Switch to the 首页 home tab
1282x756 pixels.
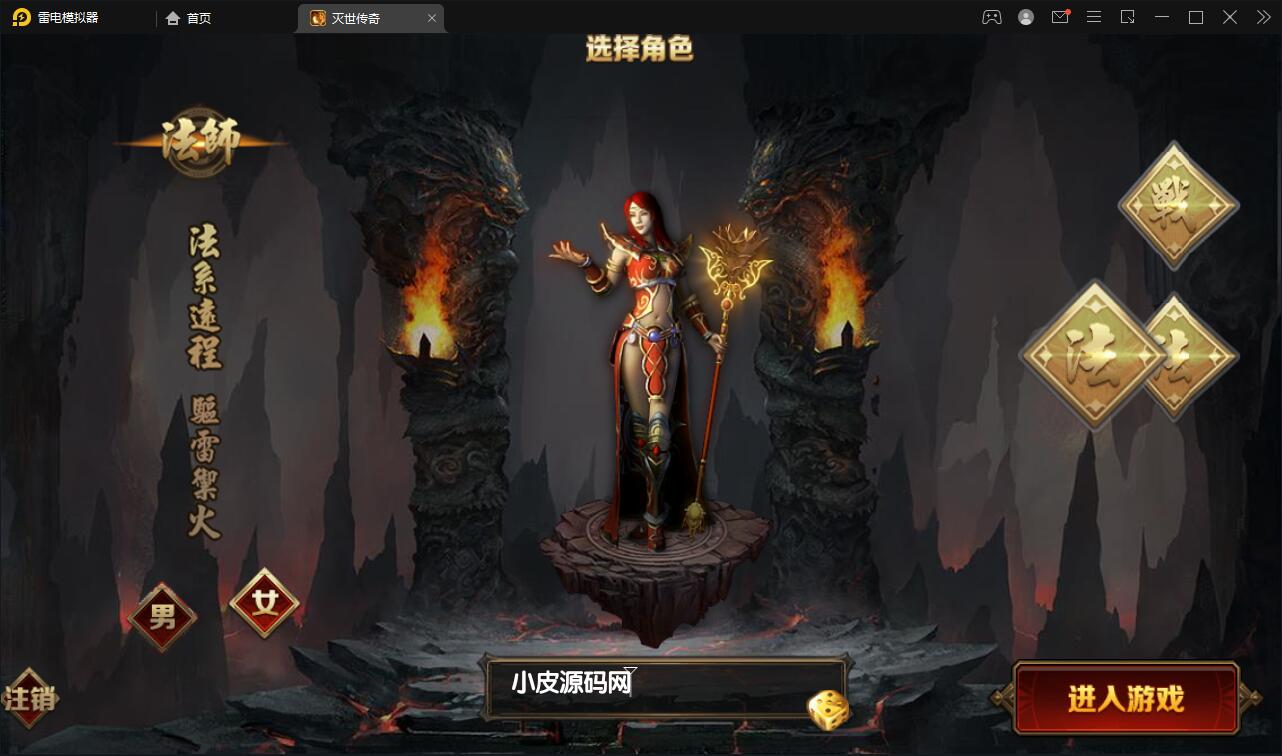coord(189,17)
